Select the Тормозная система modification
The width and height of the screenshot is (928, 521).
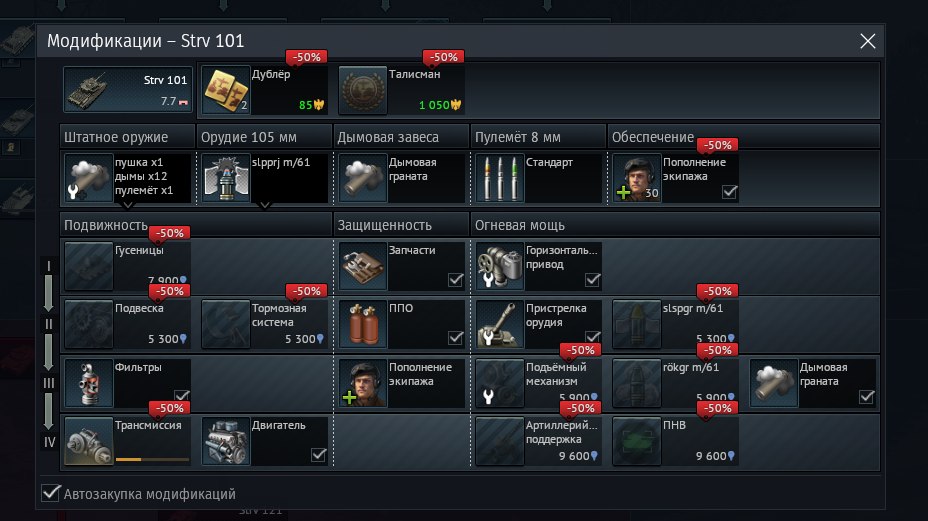tap(264, 323)
